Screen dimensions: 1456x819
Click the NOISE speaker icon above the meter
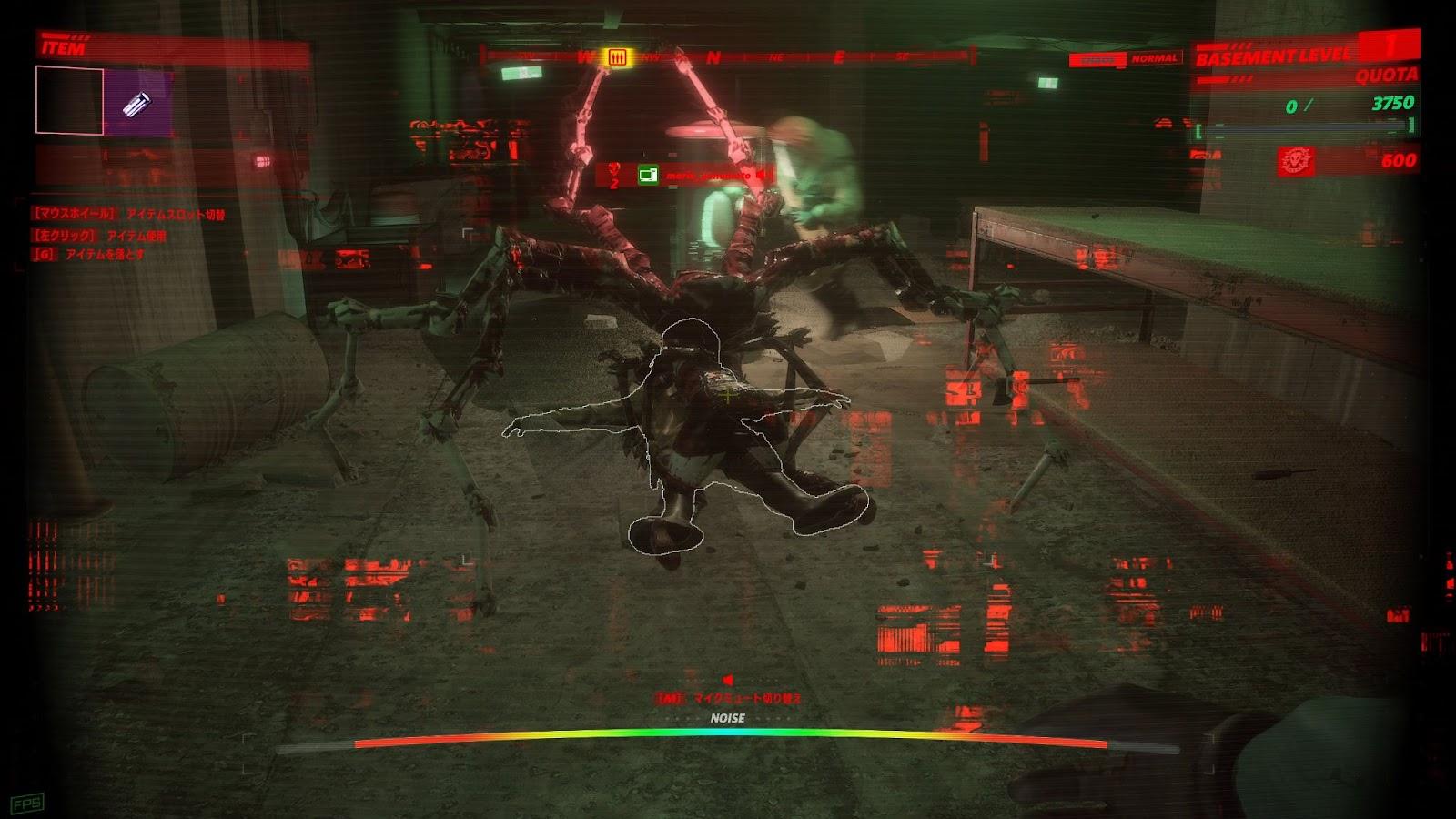727,677
